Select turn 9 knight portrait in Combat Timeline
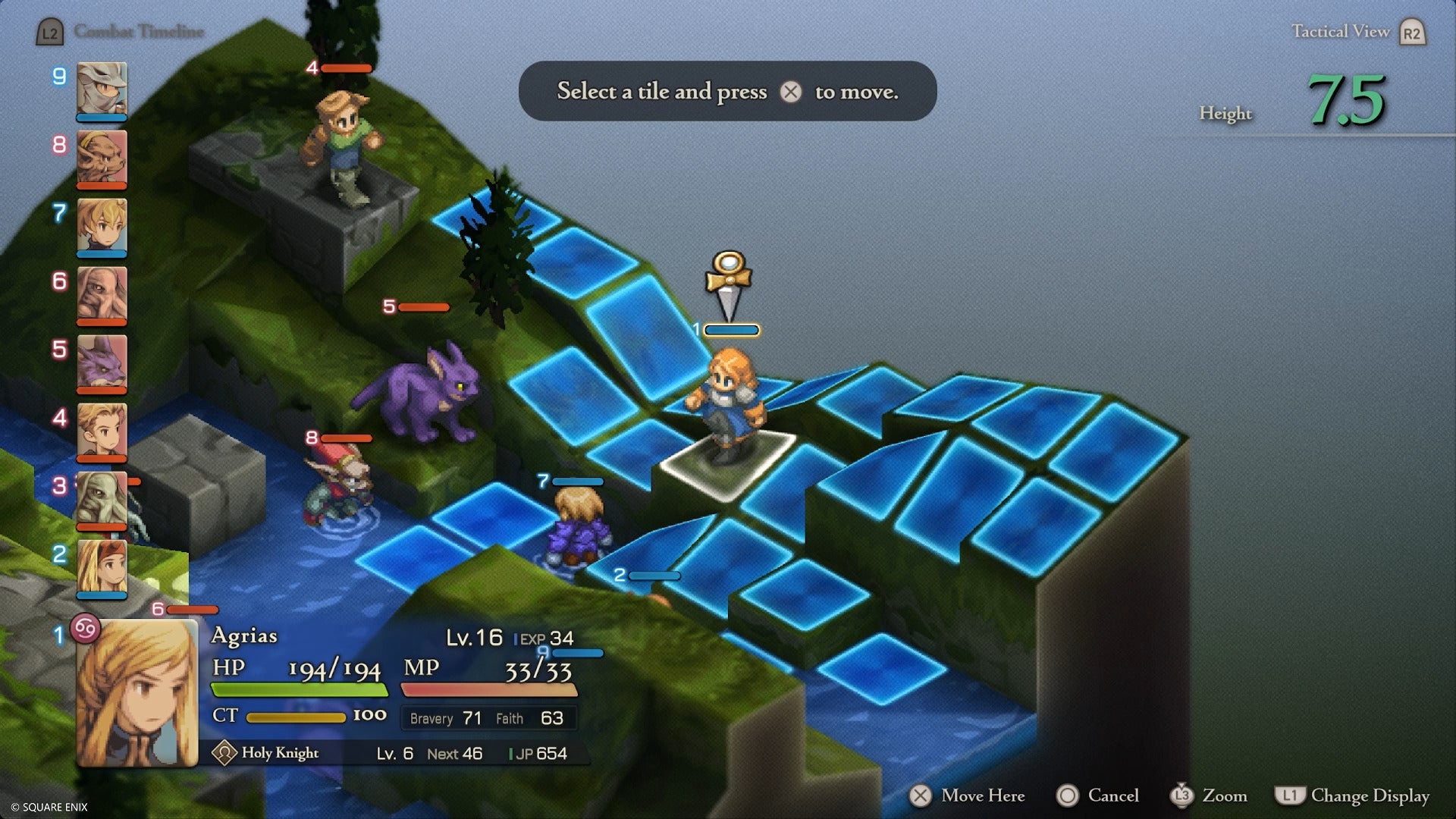The height and width of the screenshot is (819, 1456). (101, 91)
